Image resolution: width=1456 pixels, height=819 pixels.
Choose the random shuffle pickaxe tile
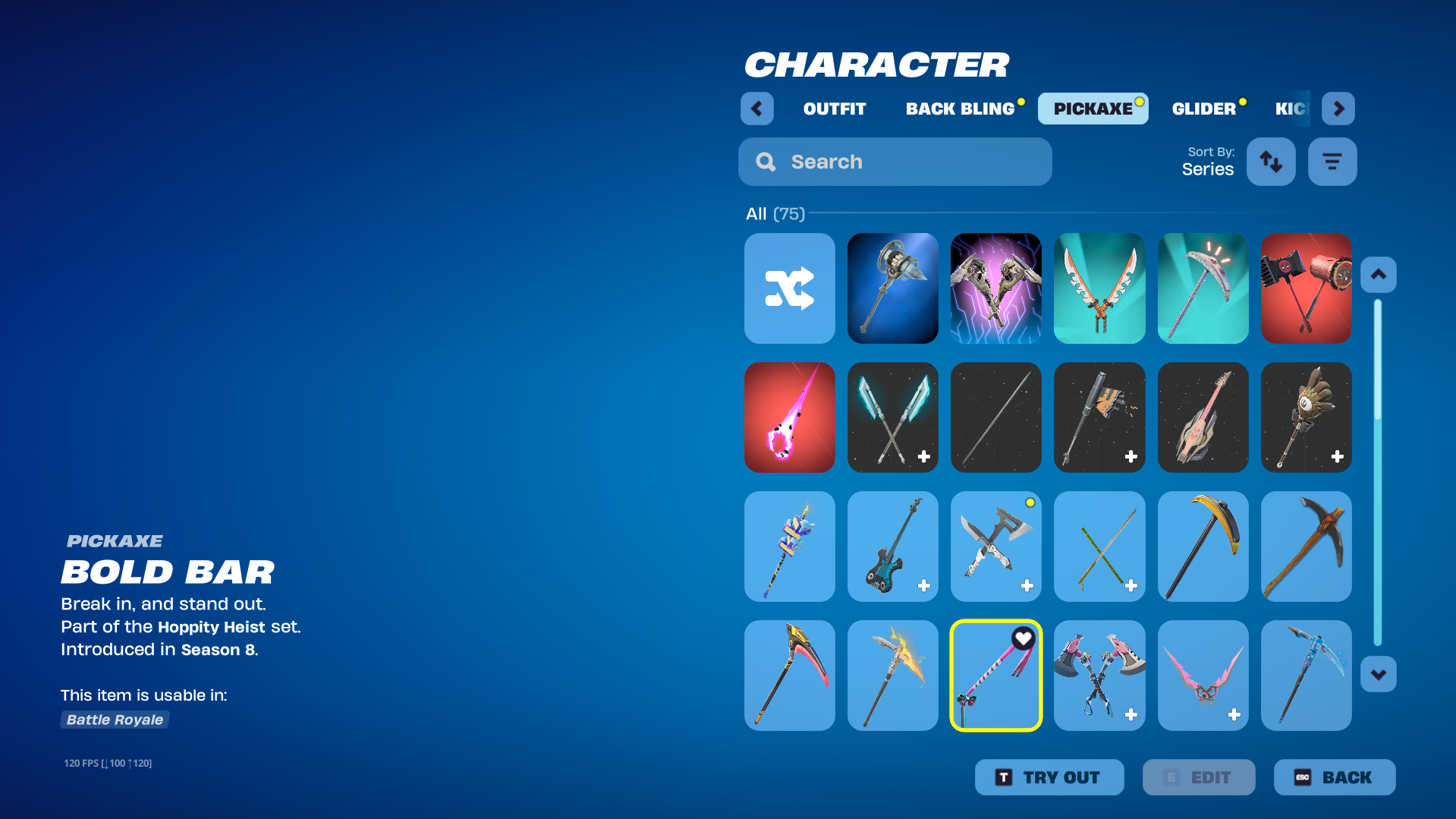coord(789,288)
